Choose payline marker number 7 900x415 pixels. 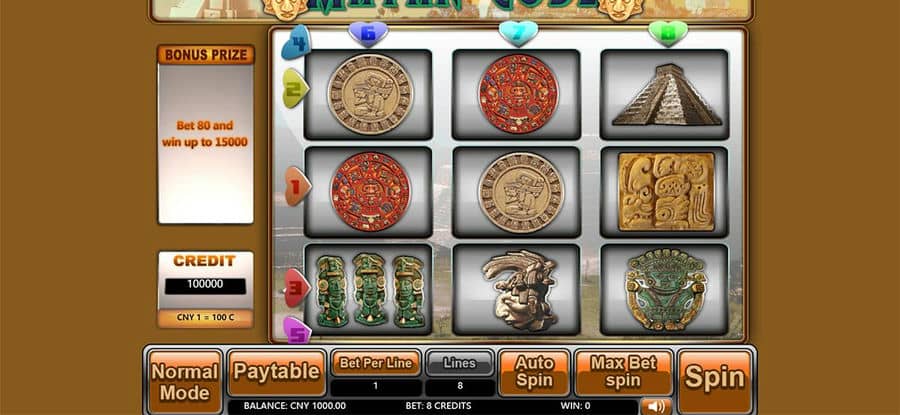(x=518, y=34)
